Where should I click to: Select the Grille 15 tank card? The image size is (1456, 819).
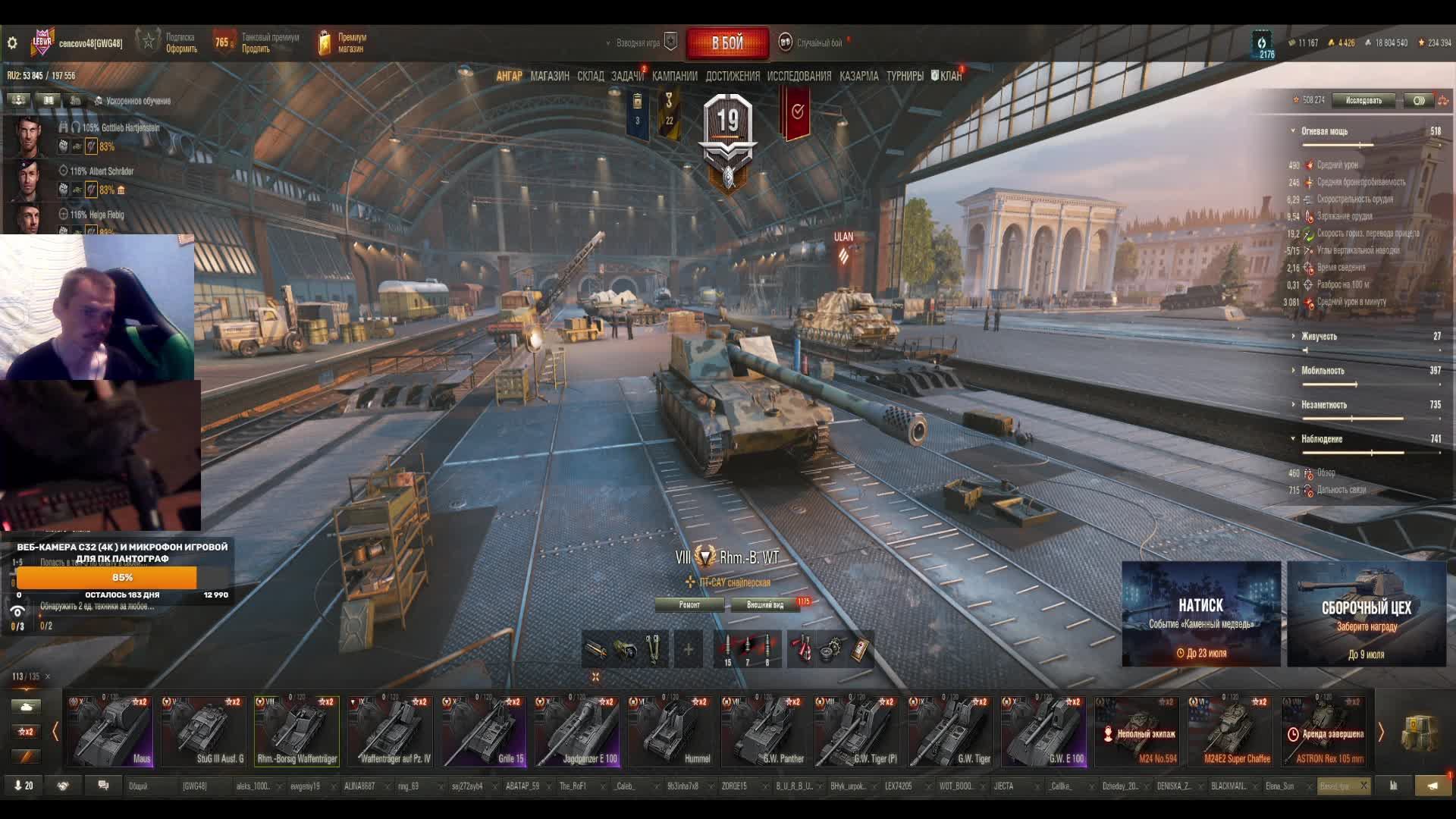click(484, 730)
